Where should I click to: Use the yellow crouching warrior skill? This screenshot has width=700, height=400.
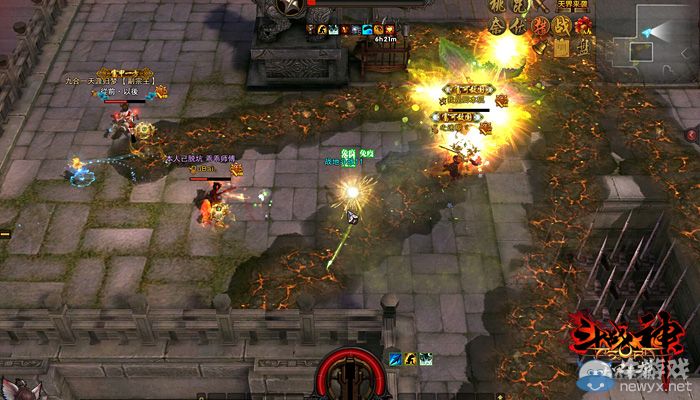pos(410,359)
